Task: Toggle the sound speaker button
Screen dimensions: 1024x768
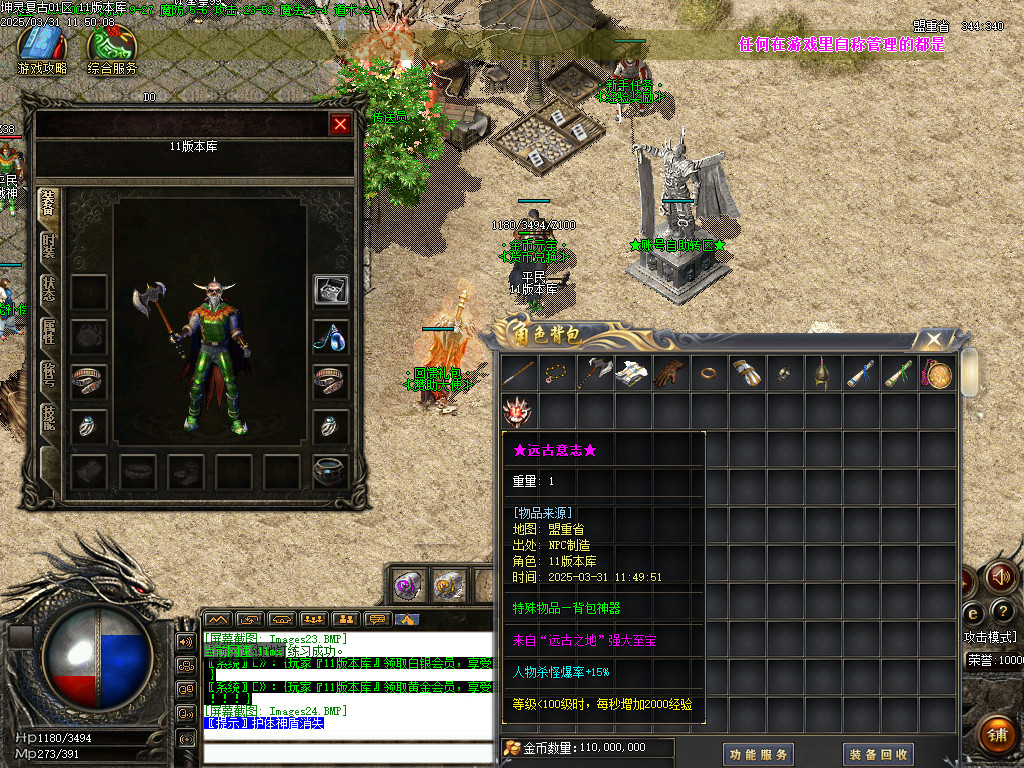Action: [x=1001, y=577]
